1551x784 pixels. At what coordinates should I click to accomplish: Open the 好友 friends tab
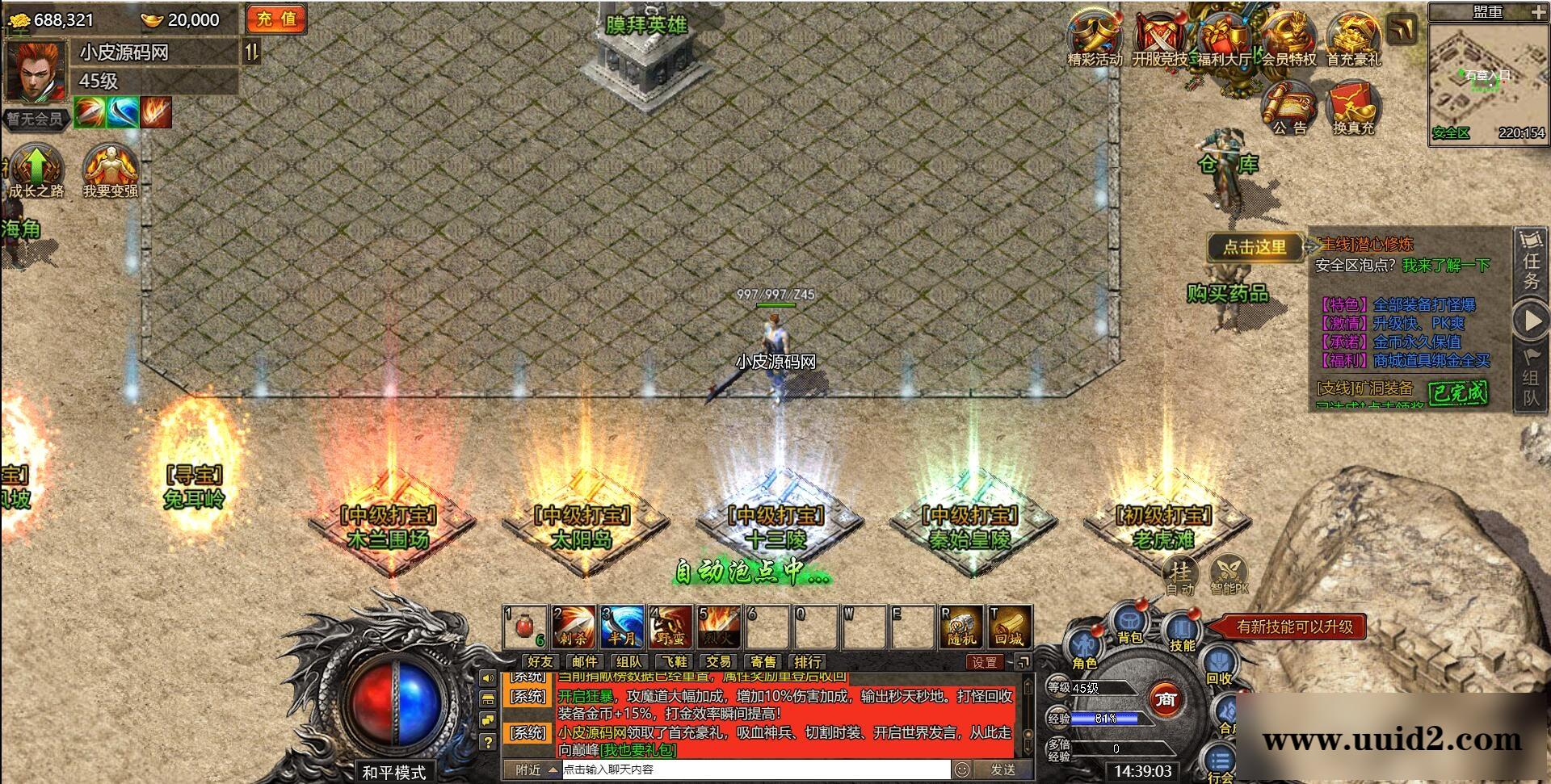pyautogui.click(x=540, y=662)
